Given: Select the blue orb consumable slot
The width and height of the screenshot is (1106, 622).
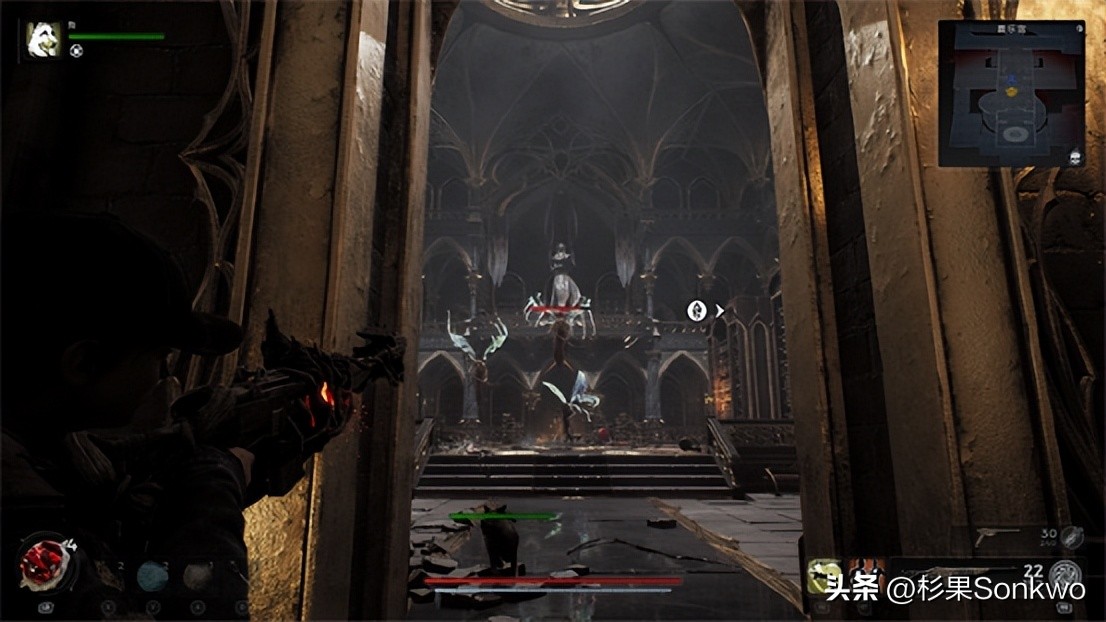Looking at the screenshot, I should (x=152, y=576).
